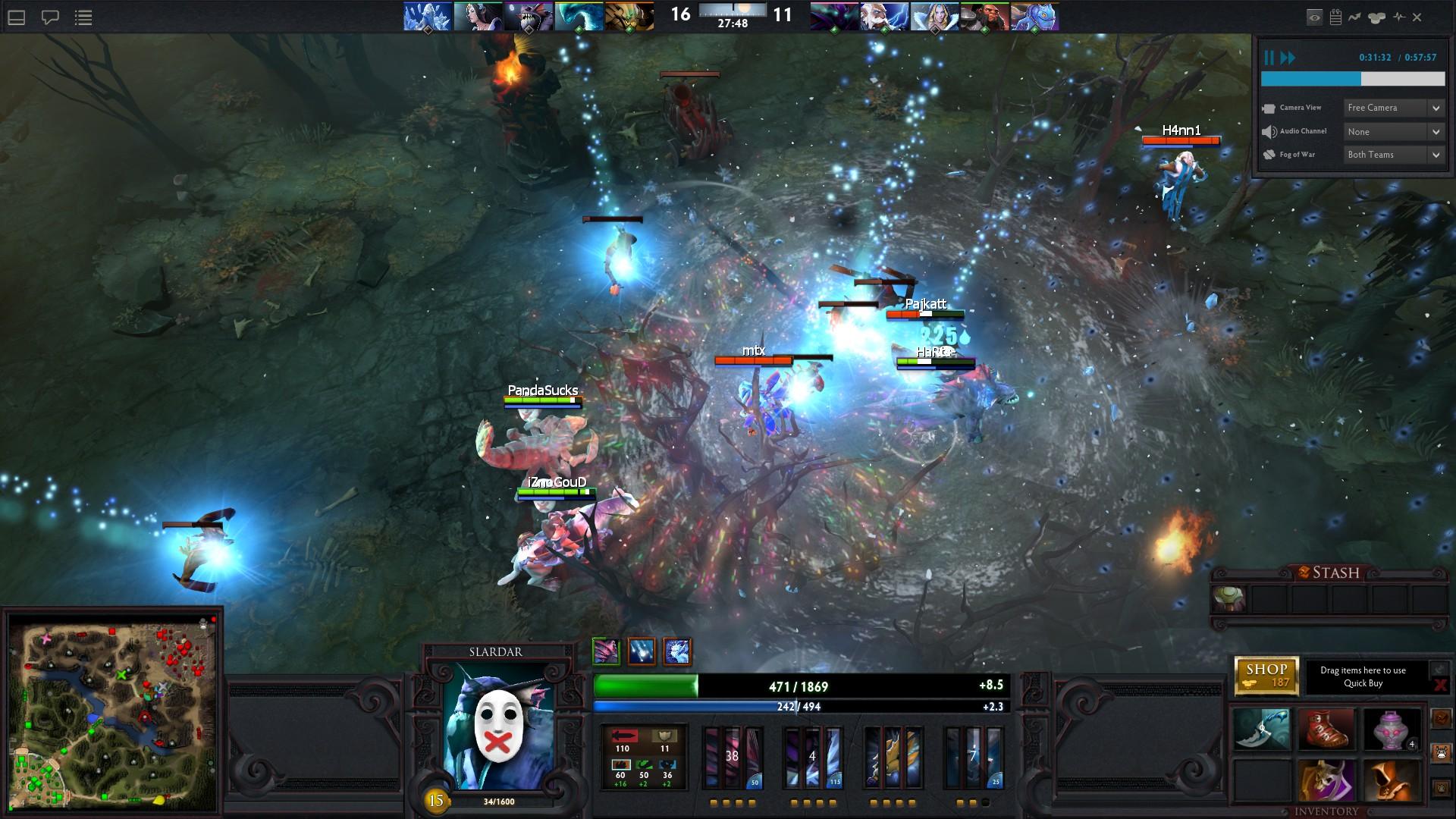Click the Slardar hero portrait
This screenshot has height=819, width=1456.
coord(497,726)
